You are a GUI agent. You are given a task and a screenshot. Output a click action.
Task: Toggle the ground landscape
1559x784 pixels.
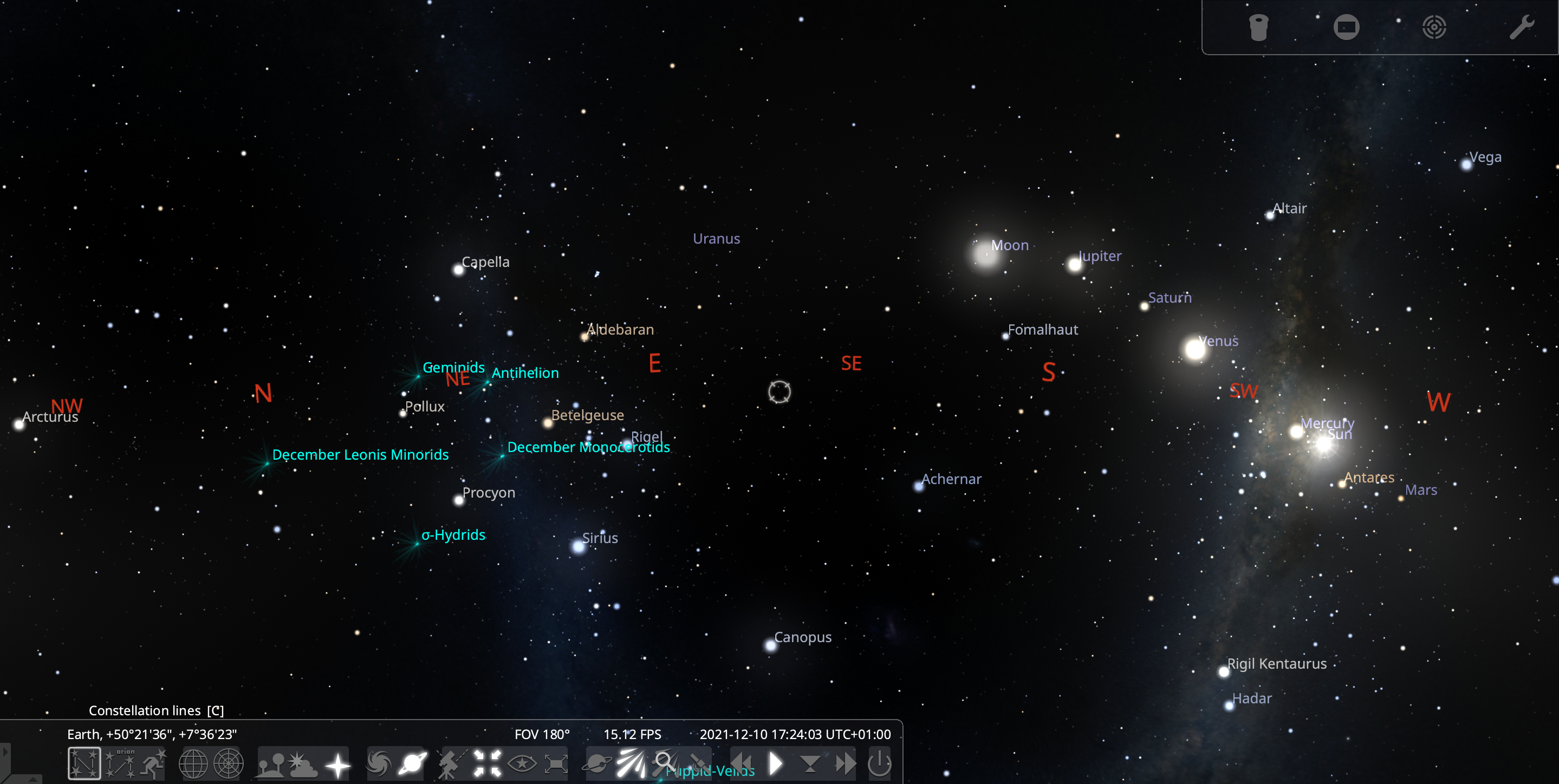click(270, 763)
